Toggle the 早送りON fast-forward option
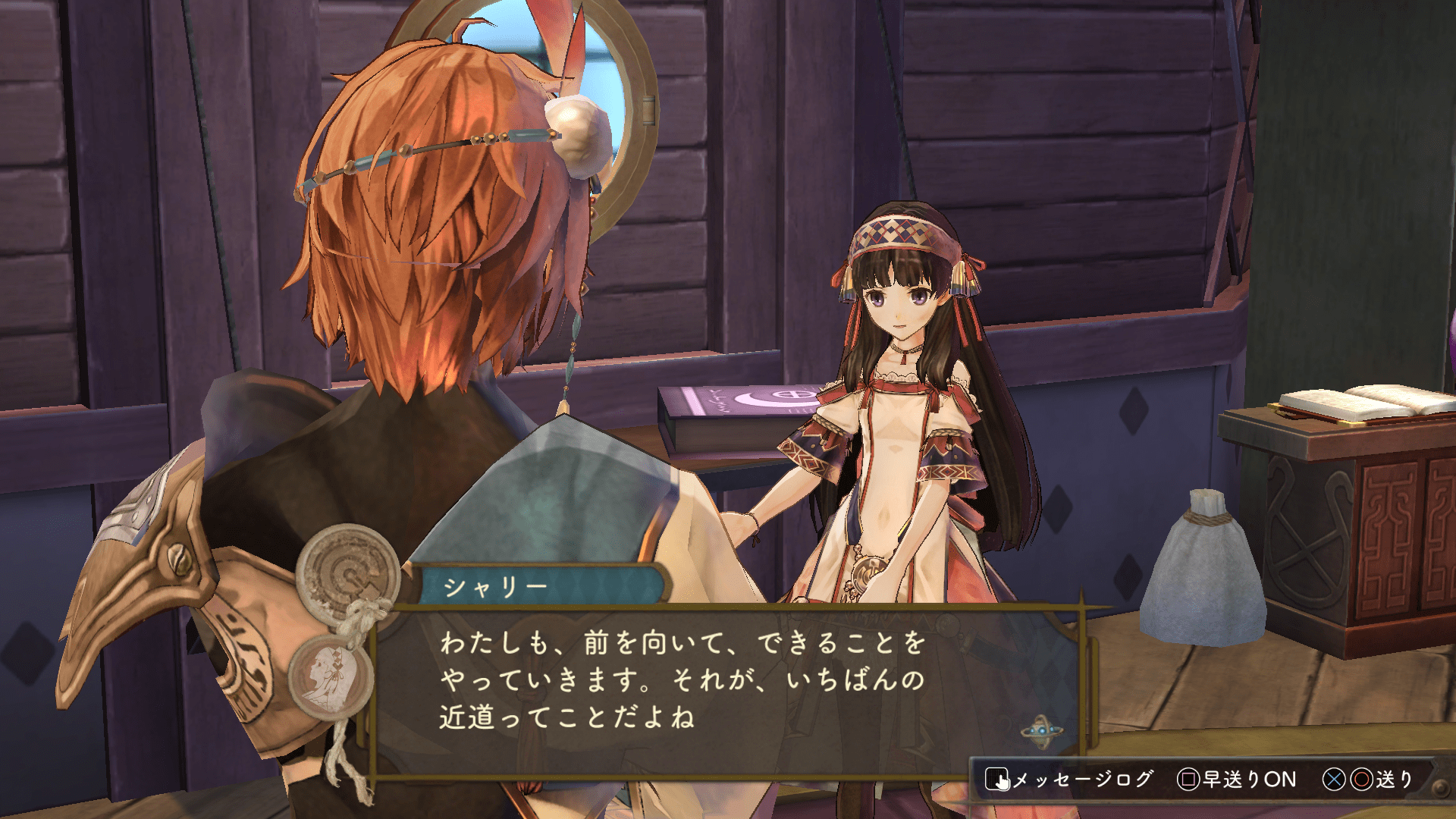This screenshot has height=819, width=1456. click(1237, 780)
